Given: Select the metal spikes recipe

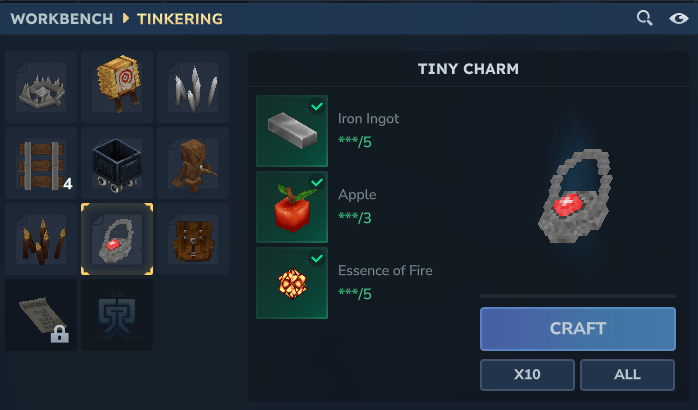Looking at the screenshot, I should point(193,87).
